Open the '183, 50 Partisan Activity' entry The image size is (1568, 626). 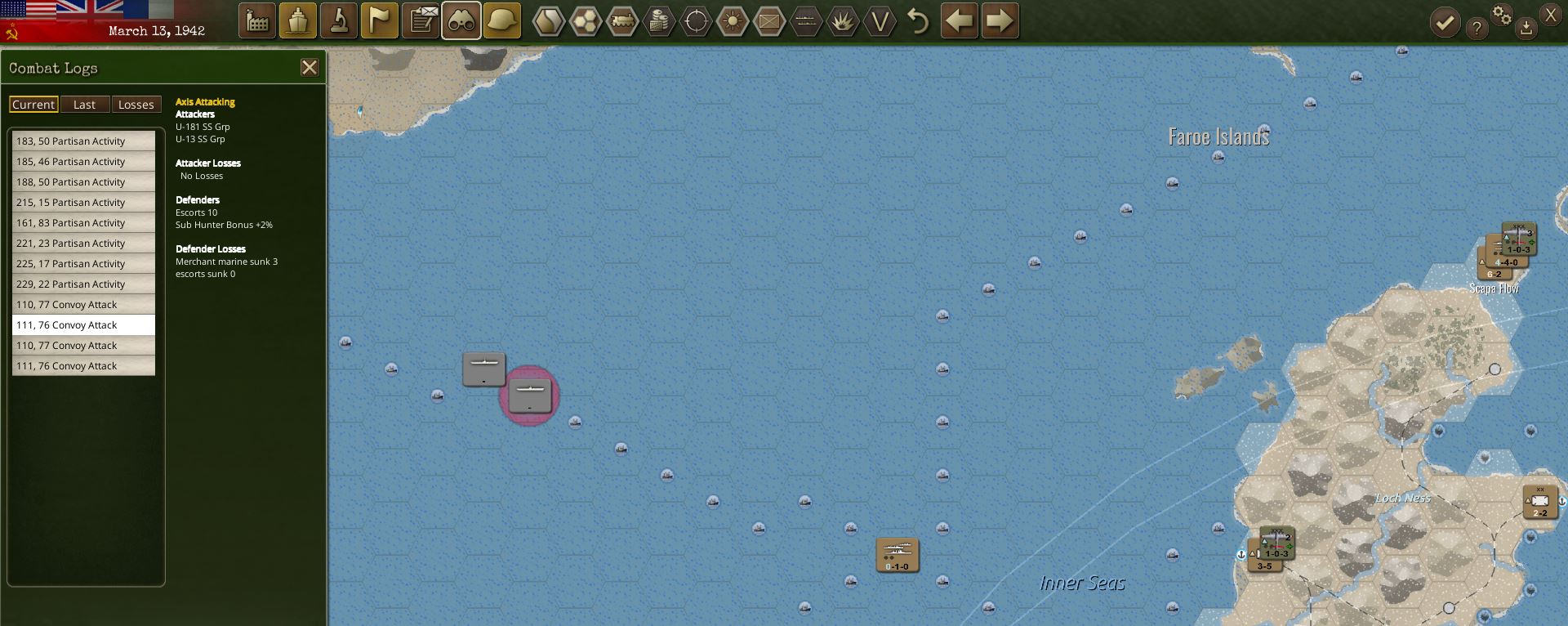(82, 141)
